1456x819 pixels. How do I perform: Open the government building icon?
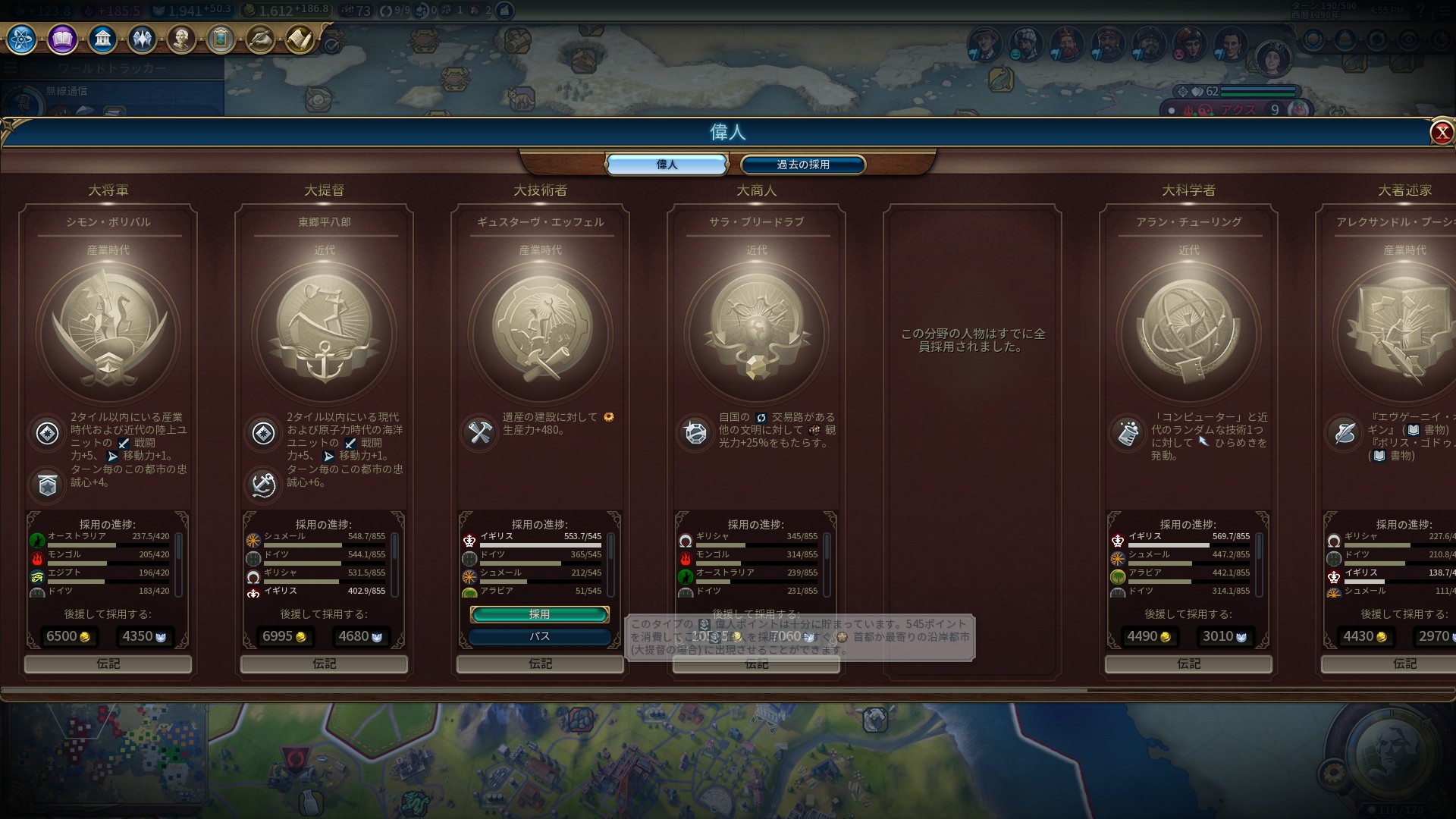click(102, 39)
